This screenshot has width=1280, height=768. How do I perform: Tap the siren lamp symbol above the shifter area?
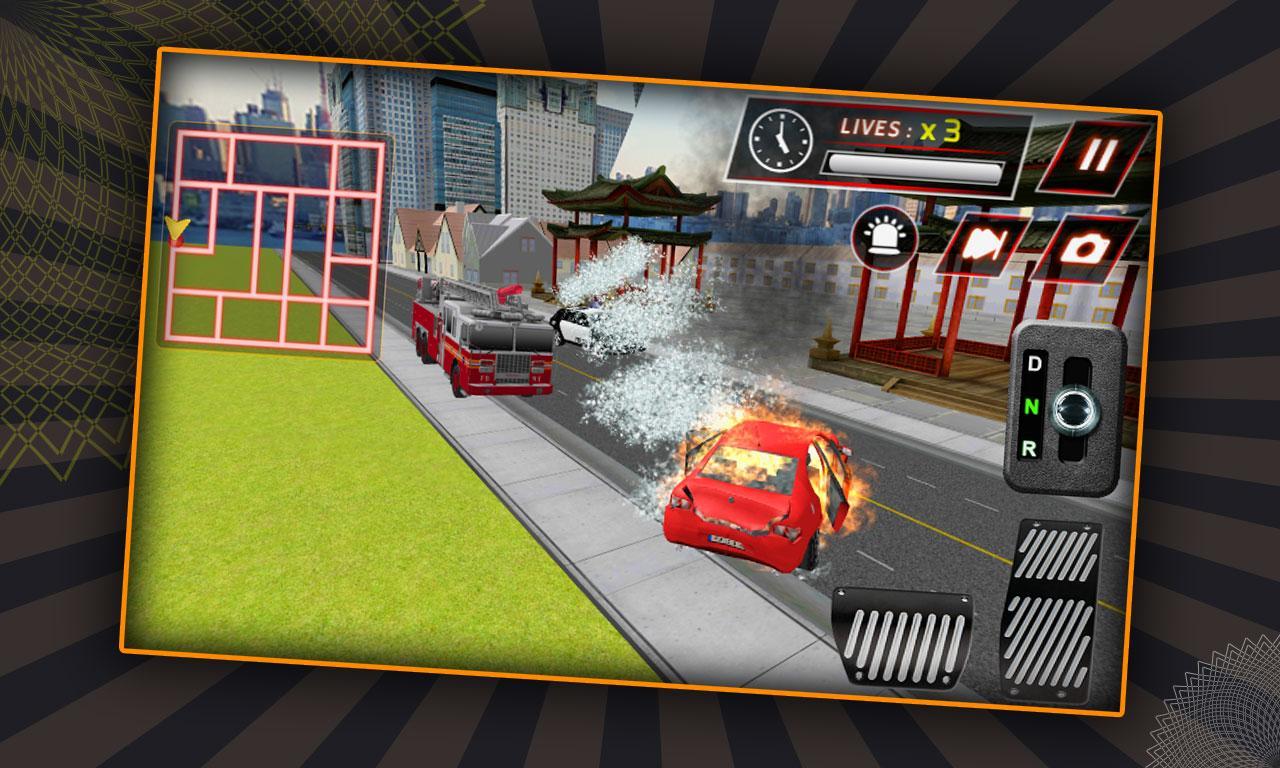coord(886,236)
